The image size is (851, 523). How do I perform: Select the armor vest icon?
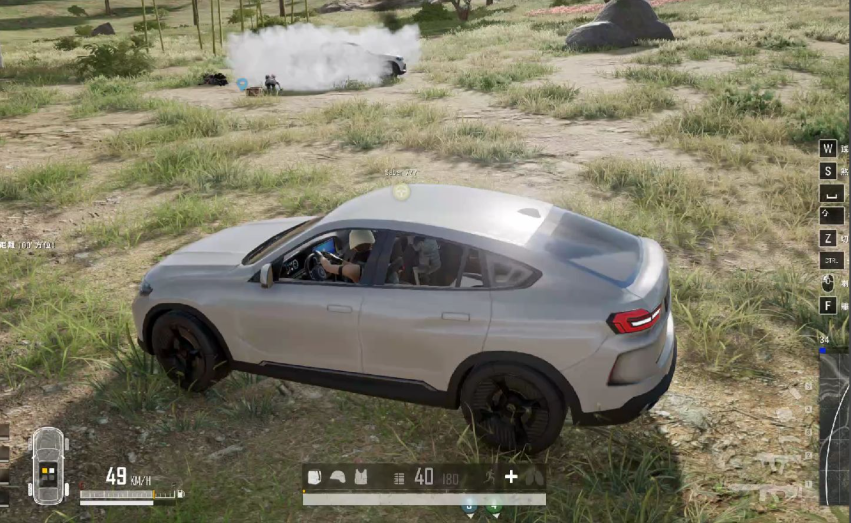(x=361, y=477)
